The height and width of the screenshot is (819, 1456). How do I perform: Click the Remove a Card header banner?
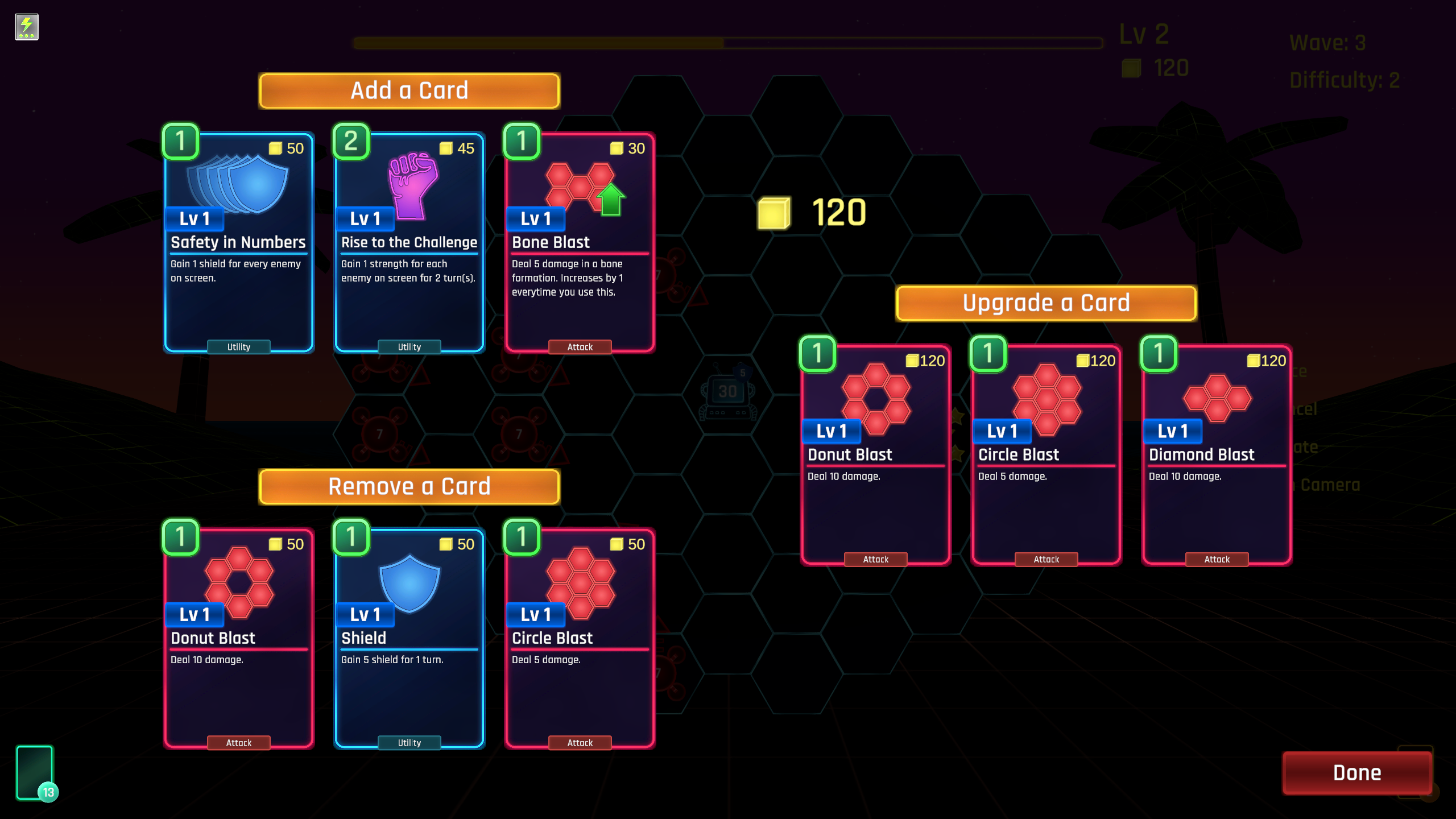coord(408,486)
